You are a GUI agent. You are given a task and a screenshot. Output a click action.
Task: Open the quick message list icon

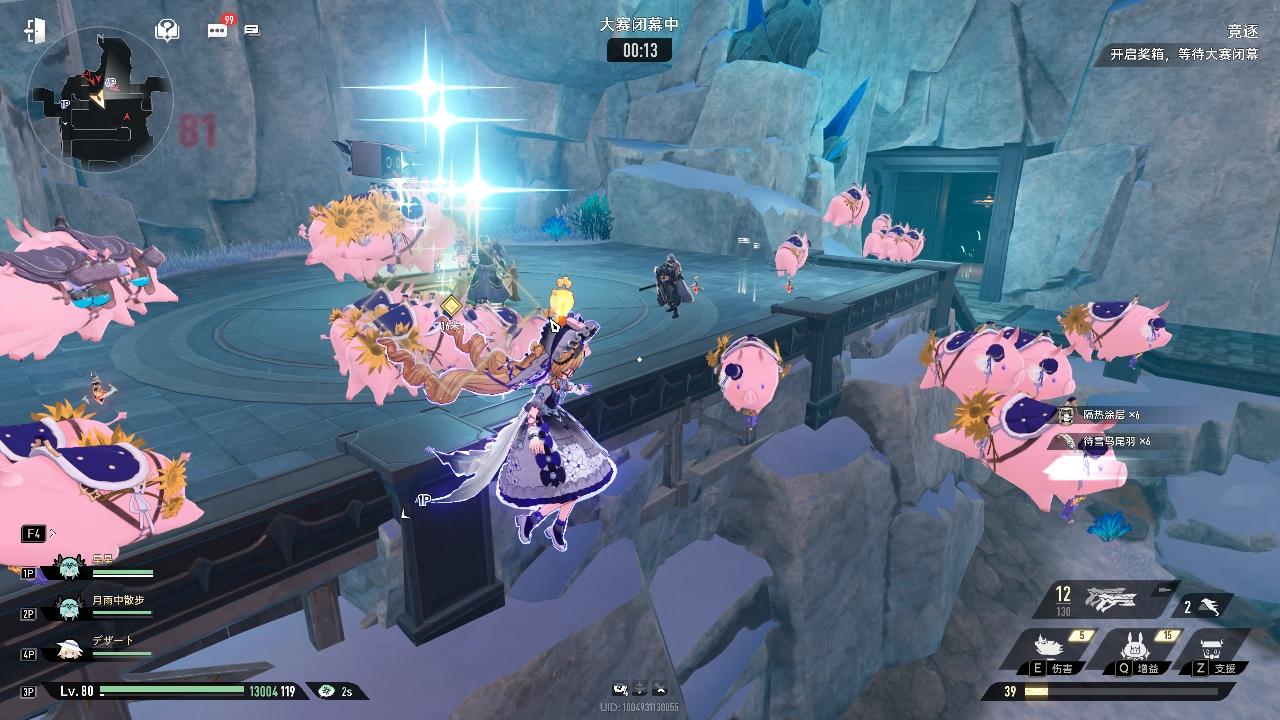(252, 31)
